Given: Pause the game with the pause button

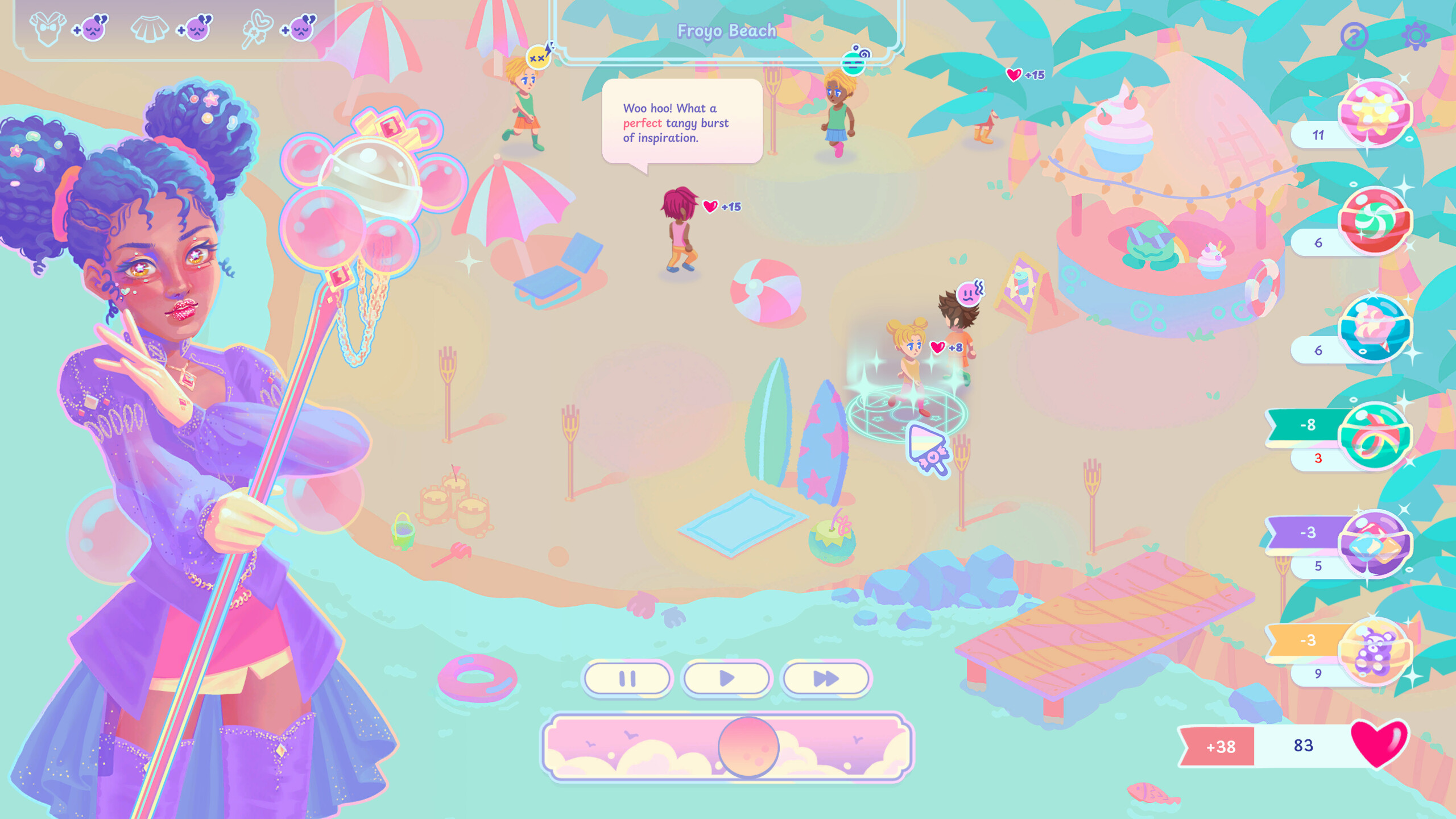Looking at the screenshot, I should click(x=627, y=678).
